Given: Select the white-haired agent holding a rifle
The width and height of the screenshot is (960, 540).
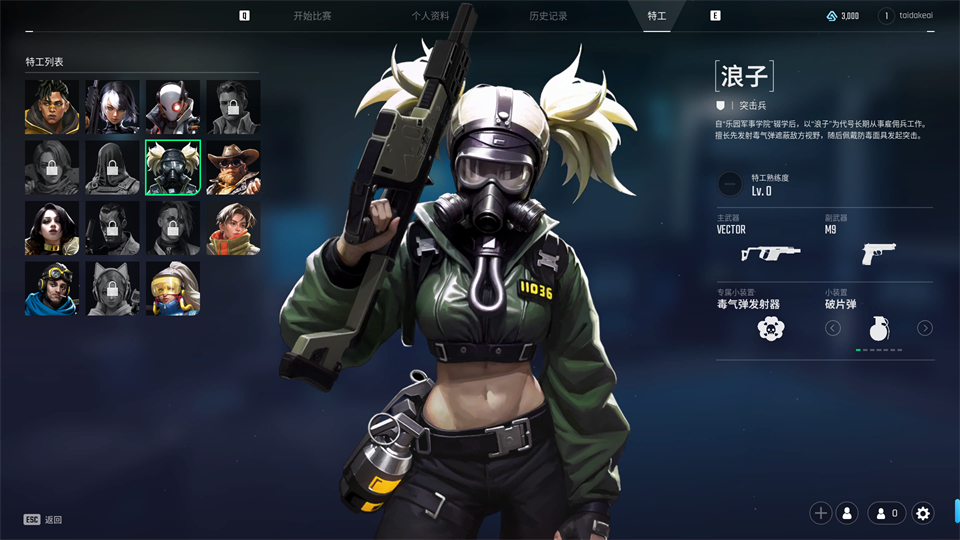Looking at the screenshot, I should 112,107.
